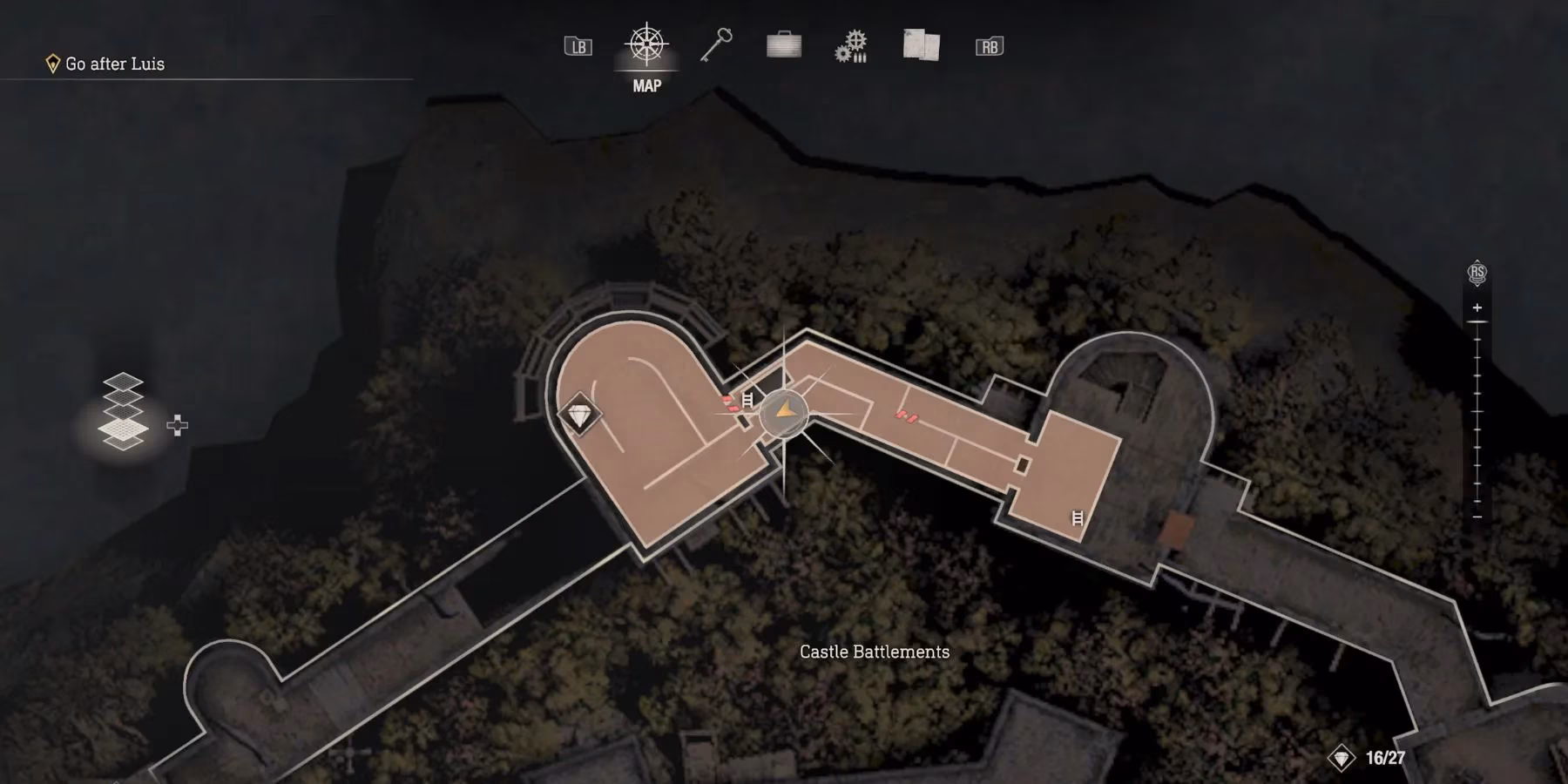The height and width of the screenshot is (784, 1568).
Task: Switch to the attaché case tab
Action: pyautogui.click(x=784, y=45)
